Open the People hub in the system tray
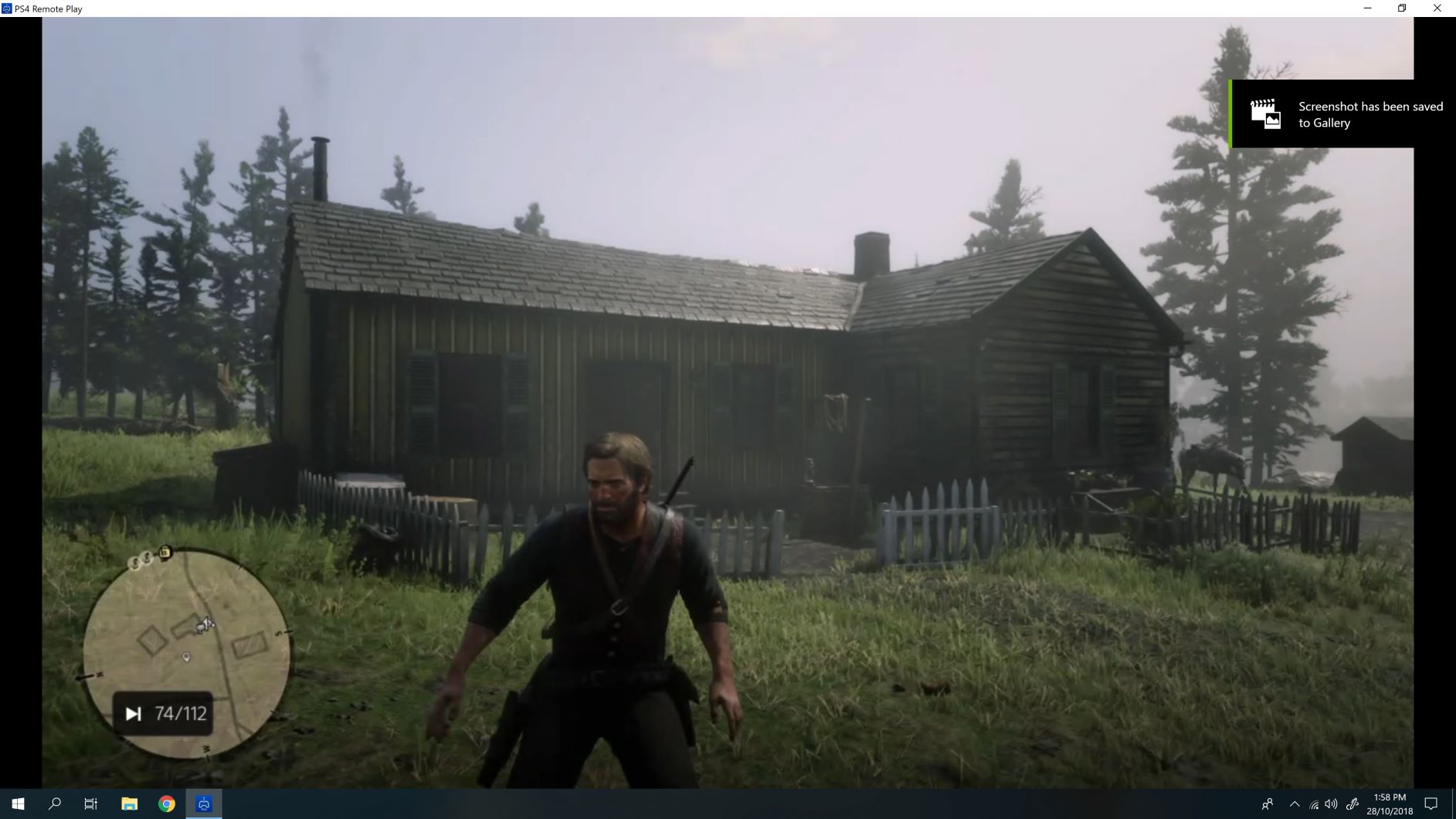The image size is (1456, 819). (x=1268, y=804)
